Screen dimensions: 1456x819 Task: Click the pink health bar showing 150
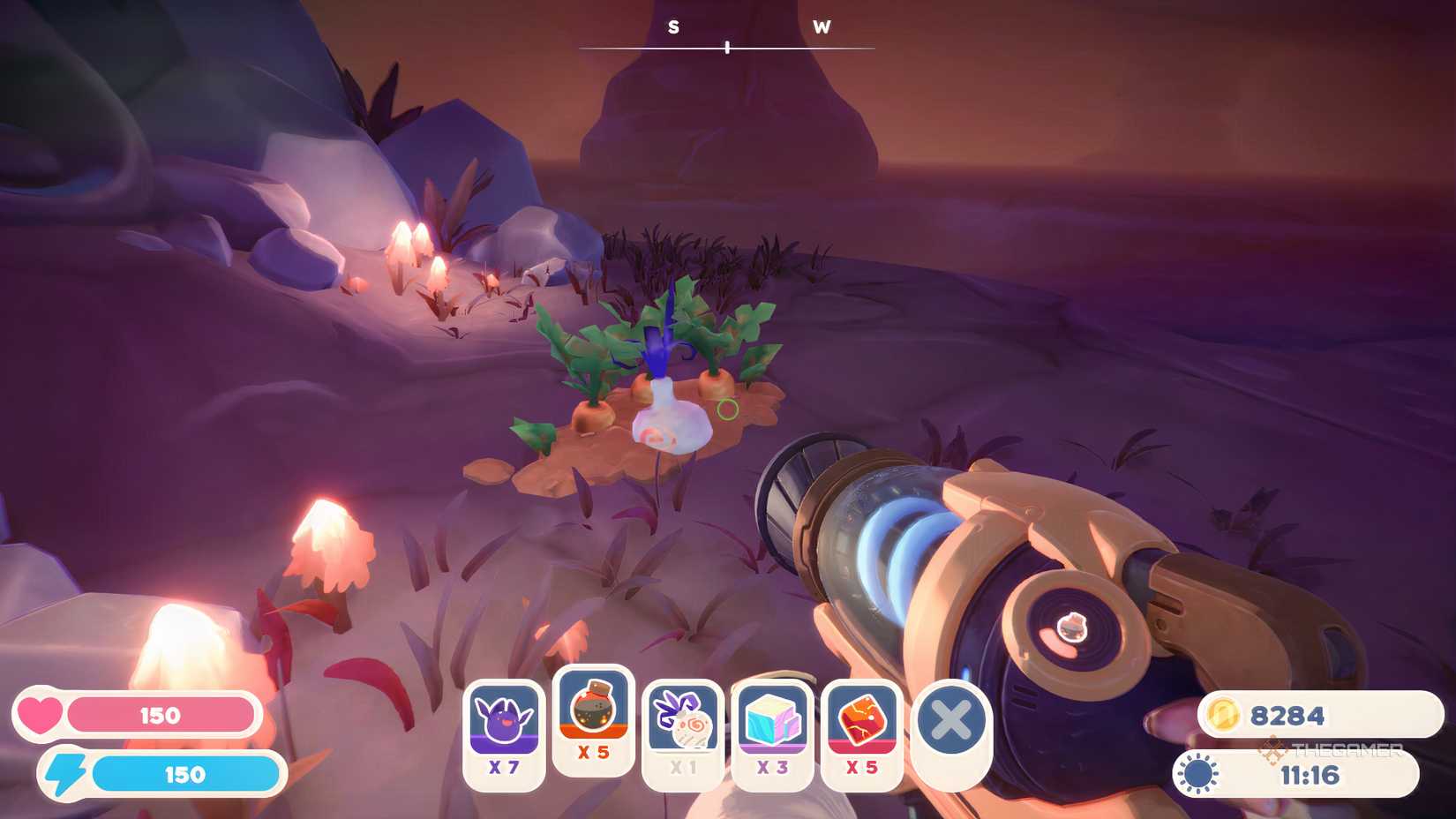(x=159, y=714)
